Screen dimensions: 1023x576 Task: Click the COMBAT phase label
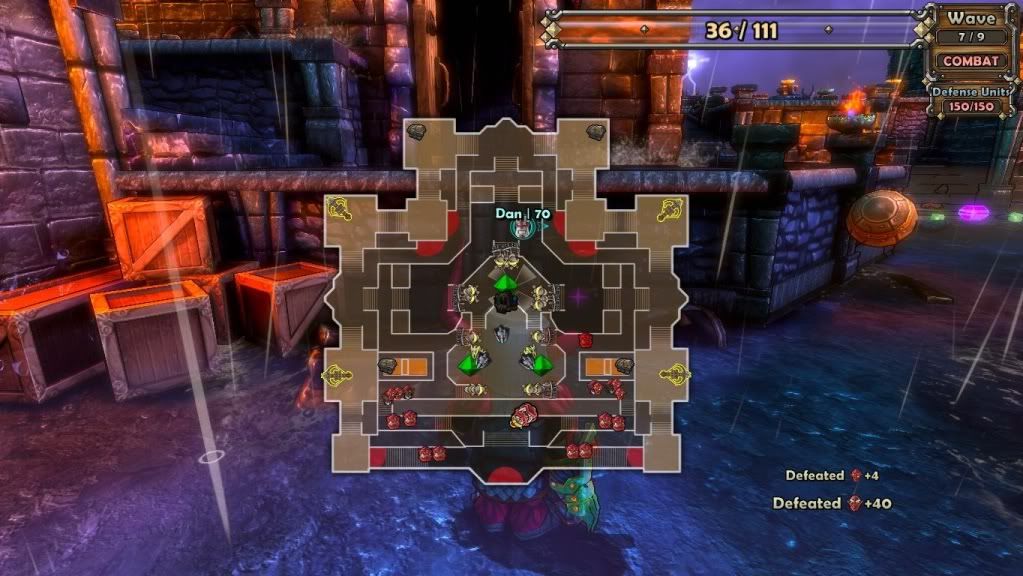click(971, 60)
